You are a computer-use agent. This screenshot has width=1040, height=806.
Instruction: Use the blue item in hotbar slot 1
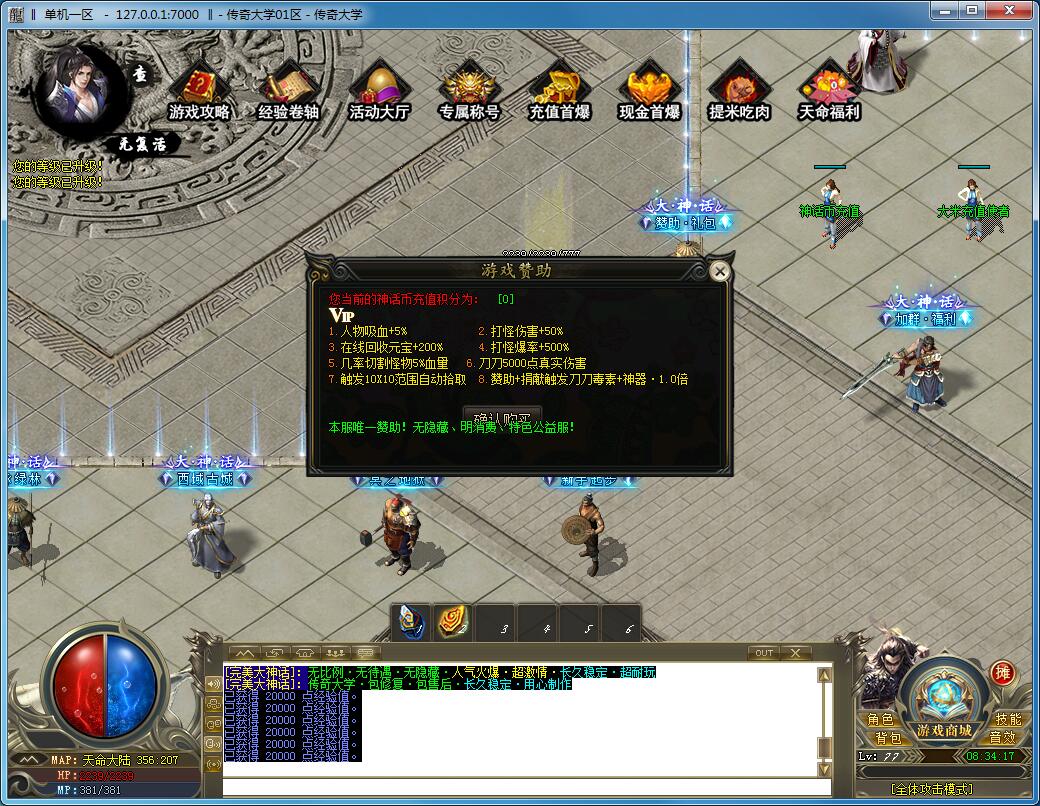click(411, 622)
